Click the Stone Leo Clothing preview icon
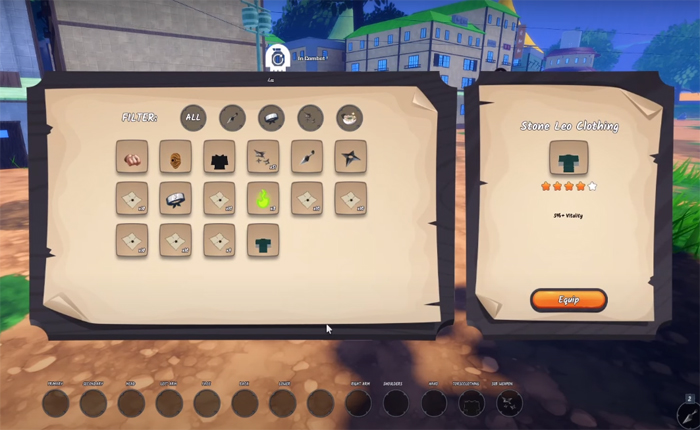Viewport: 700px width, 430px height. pos(568,158)
